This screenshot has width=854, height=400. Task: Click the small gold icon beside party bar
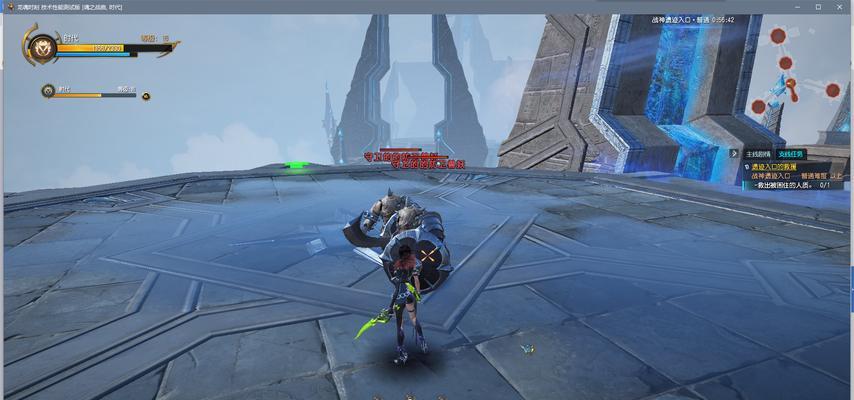pos(146,96)
